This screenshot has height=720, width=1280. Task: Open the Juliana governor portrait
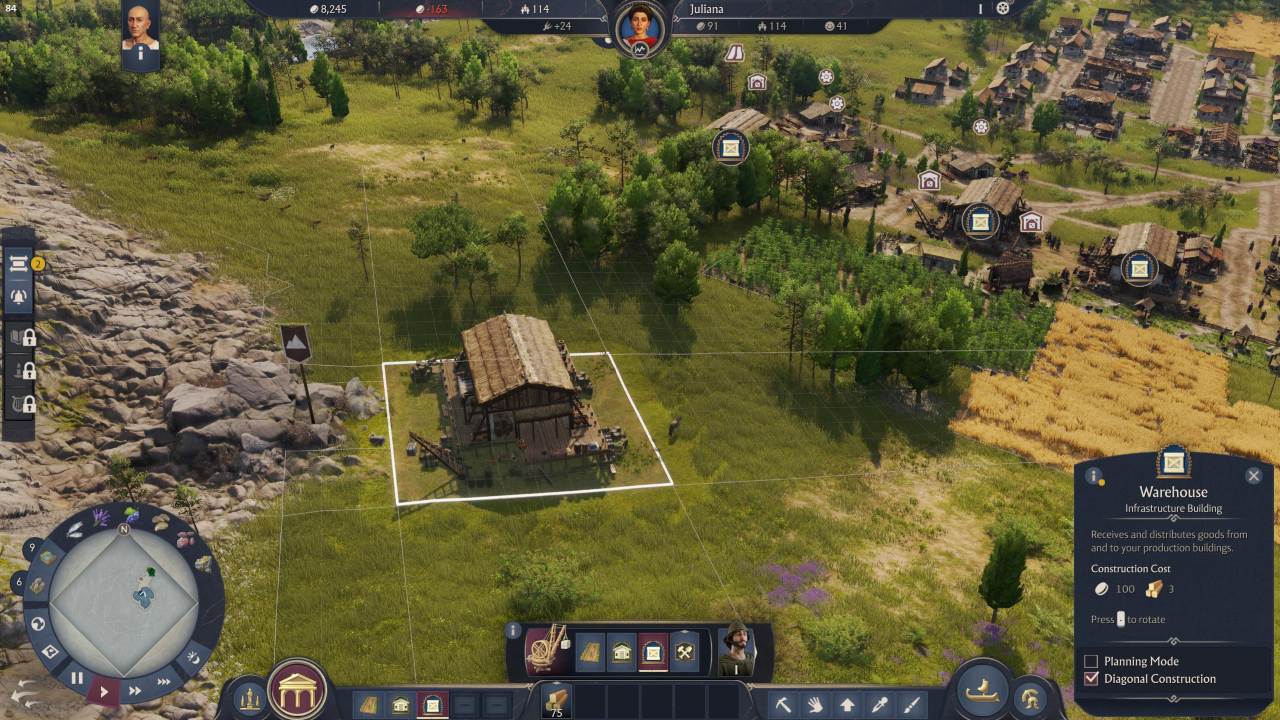pyautogui.click(x=640, y=28)
